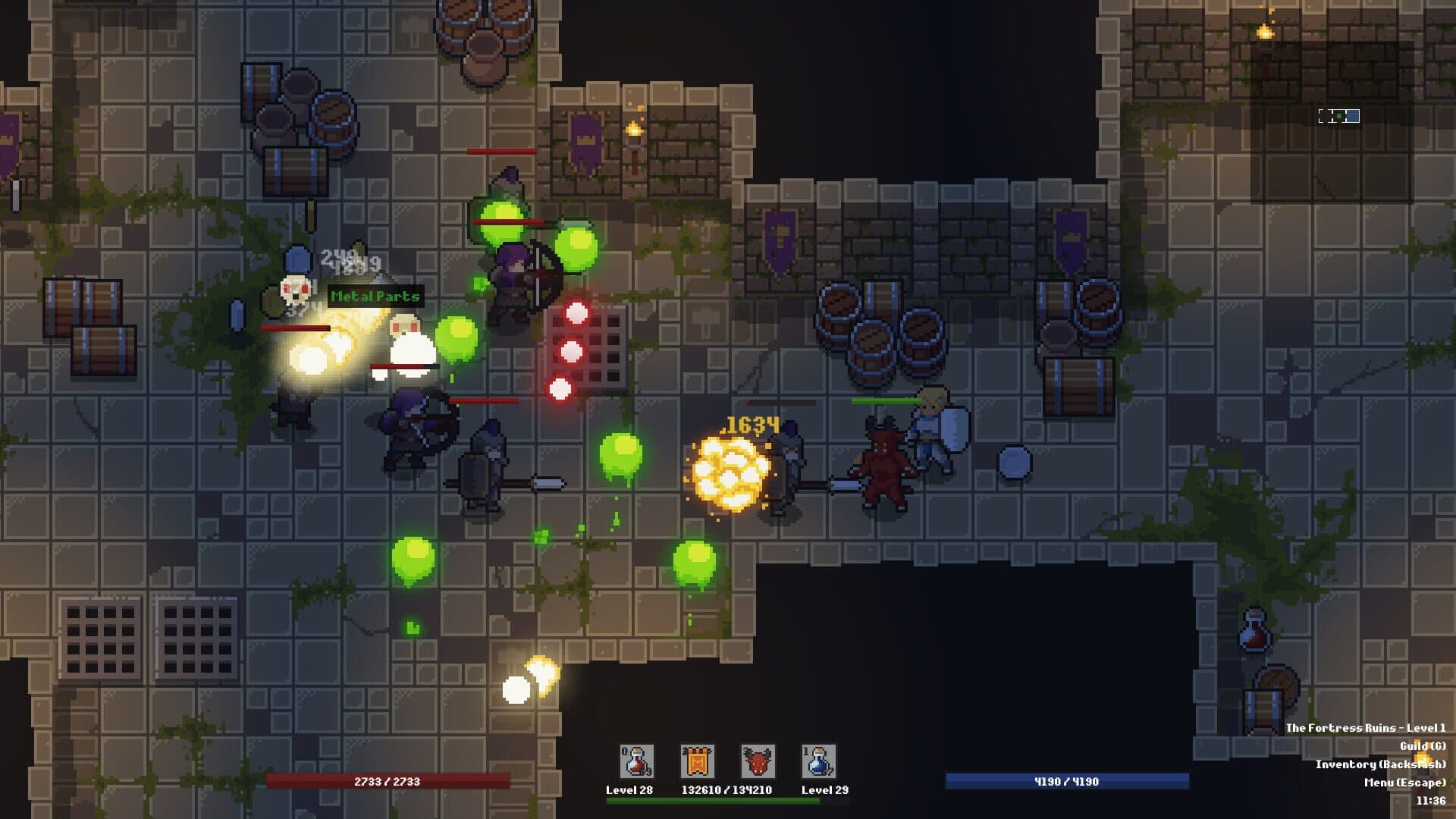The width and height of the screenshot is (1456, 819).
Task: Use the blue mana potion slot
Action: coord(818,761)
